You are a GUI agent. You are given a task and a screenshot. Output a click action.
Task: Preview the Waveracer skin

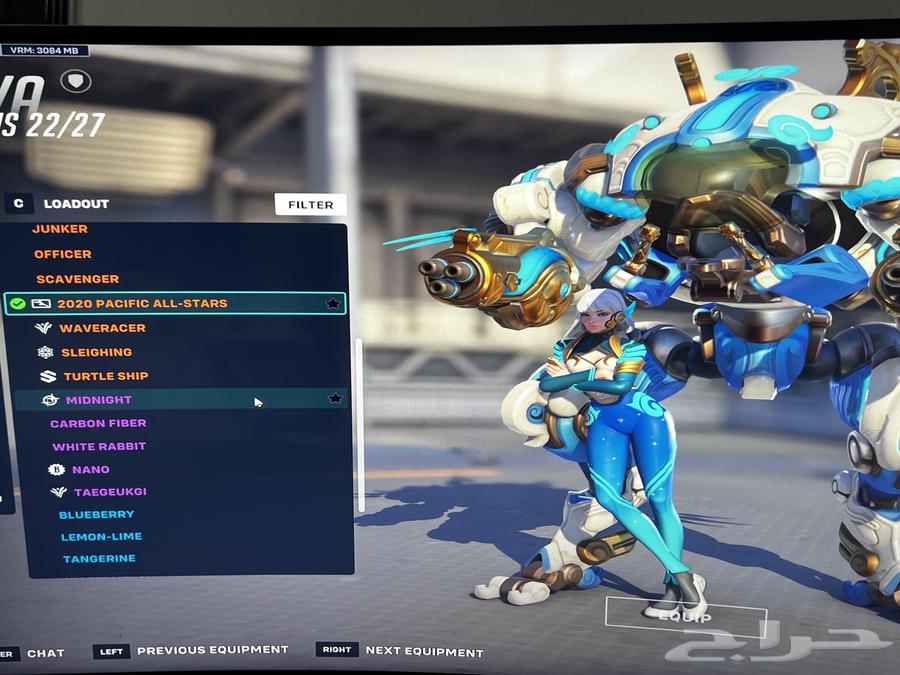click(x=102, y=328)
